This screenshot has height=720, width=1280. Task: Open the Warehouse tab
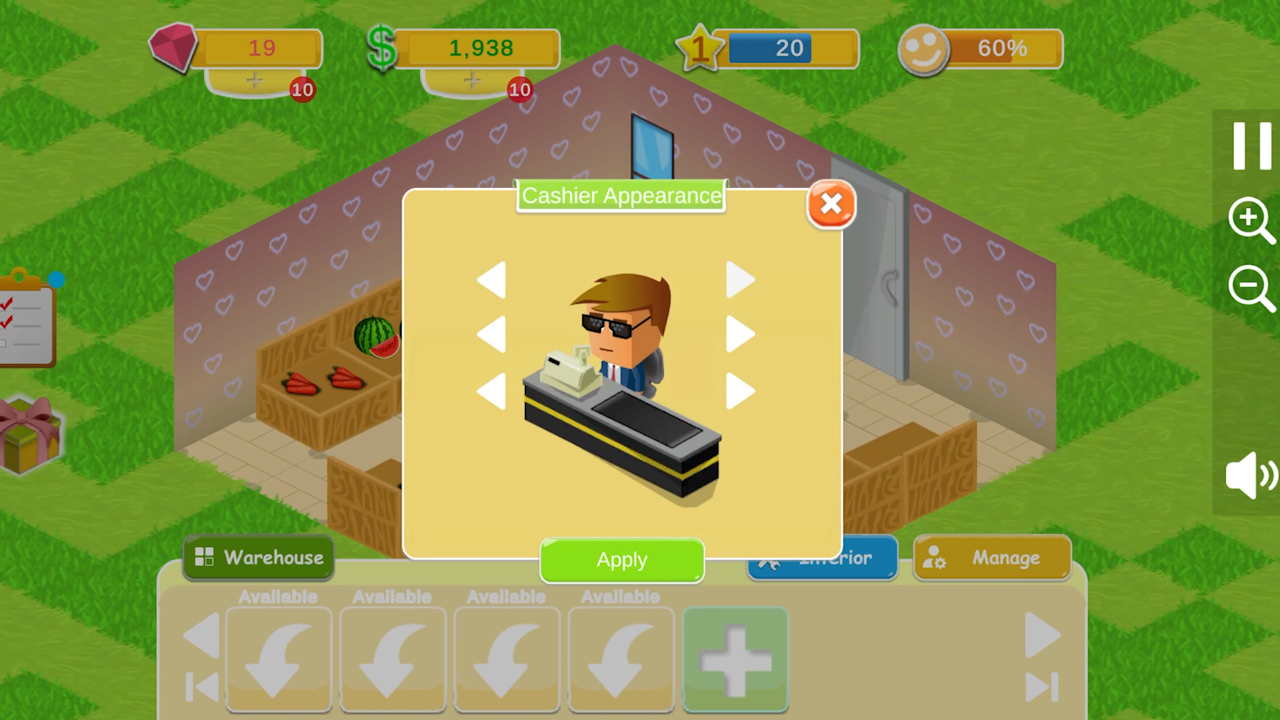point(258,558)
